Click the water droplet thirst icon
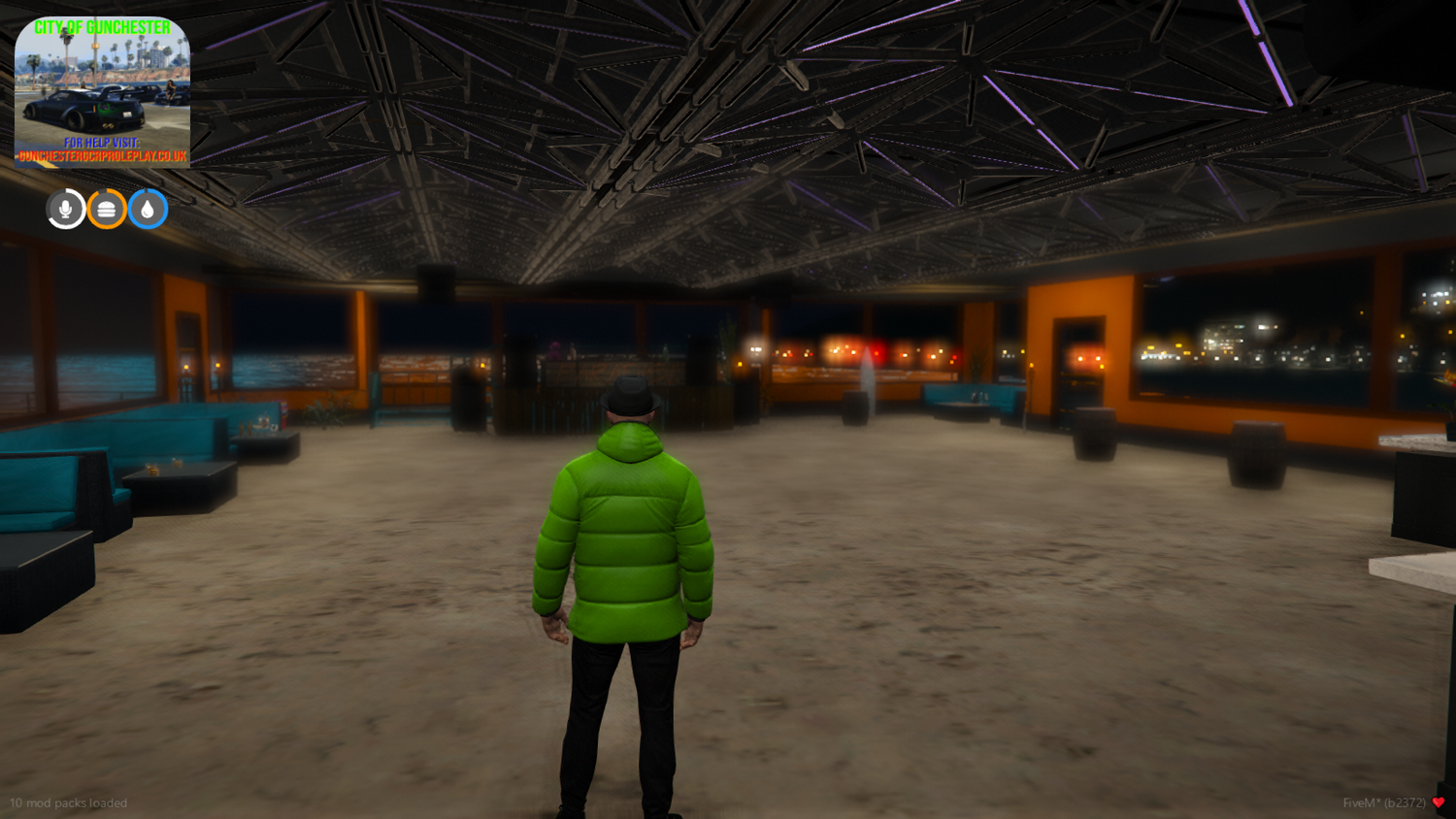Image resolution: width=1456 pixels, height=819 pixels. 148,208
